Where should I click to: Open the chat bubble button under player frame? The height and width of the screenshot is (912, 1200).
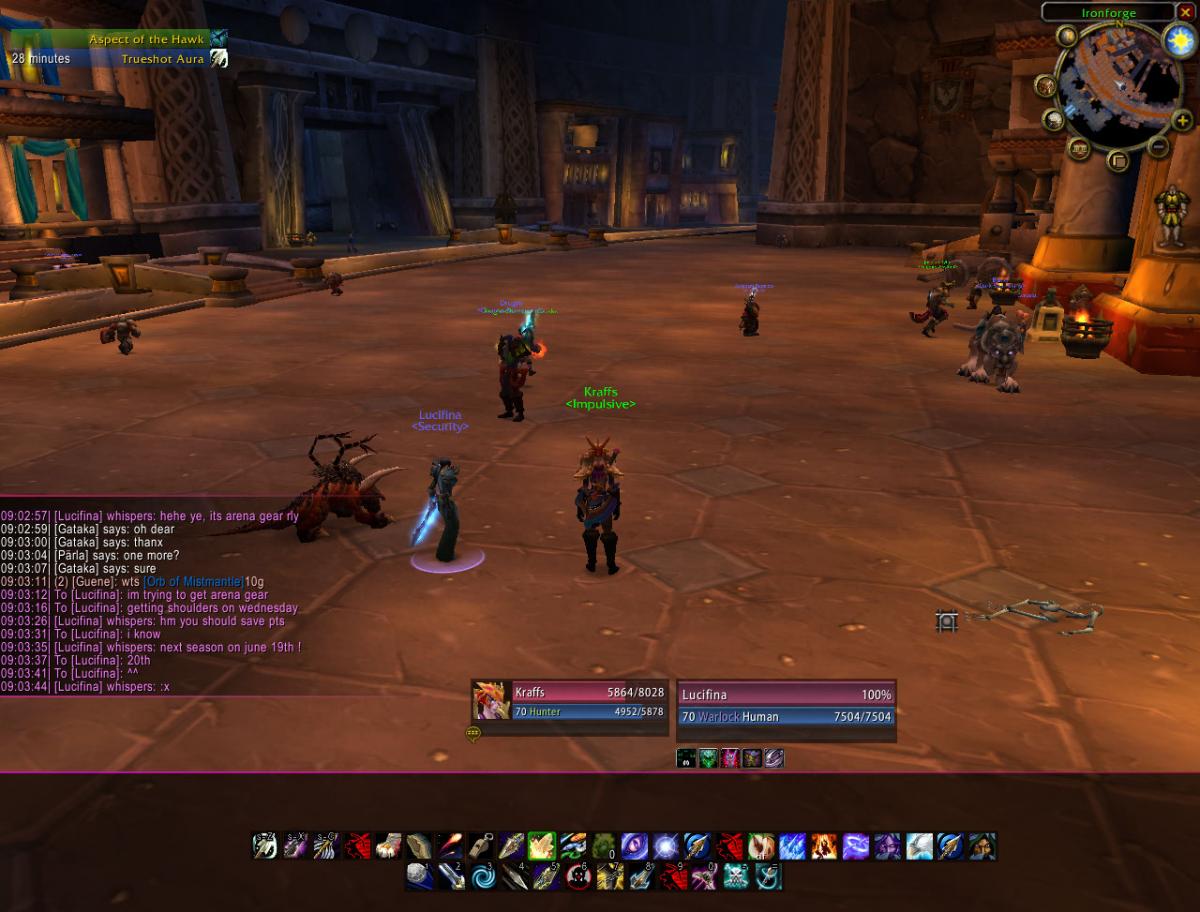pos(473,733)
